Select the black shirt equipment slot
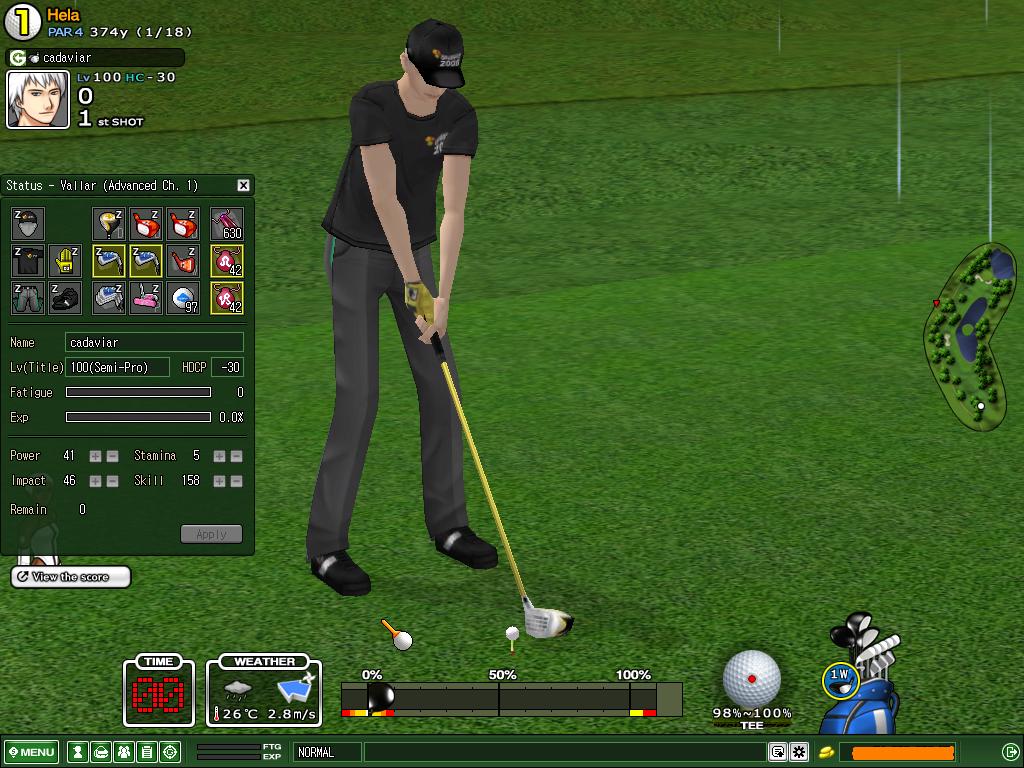 coord(28,261)
